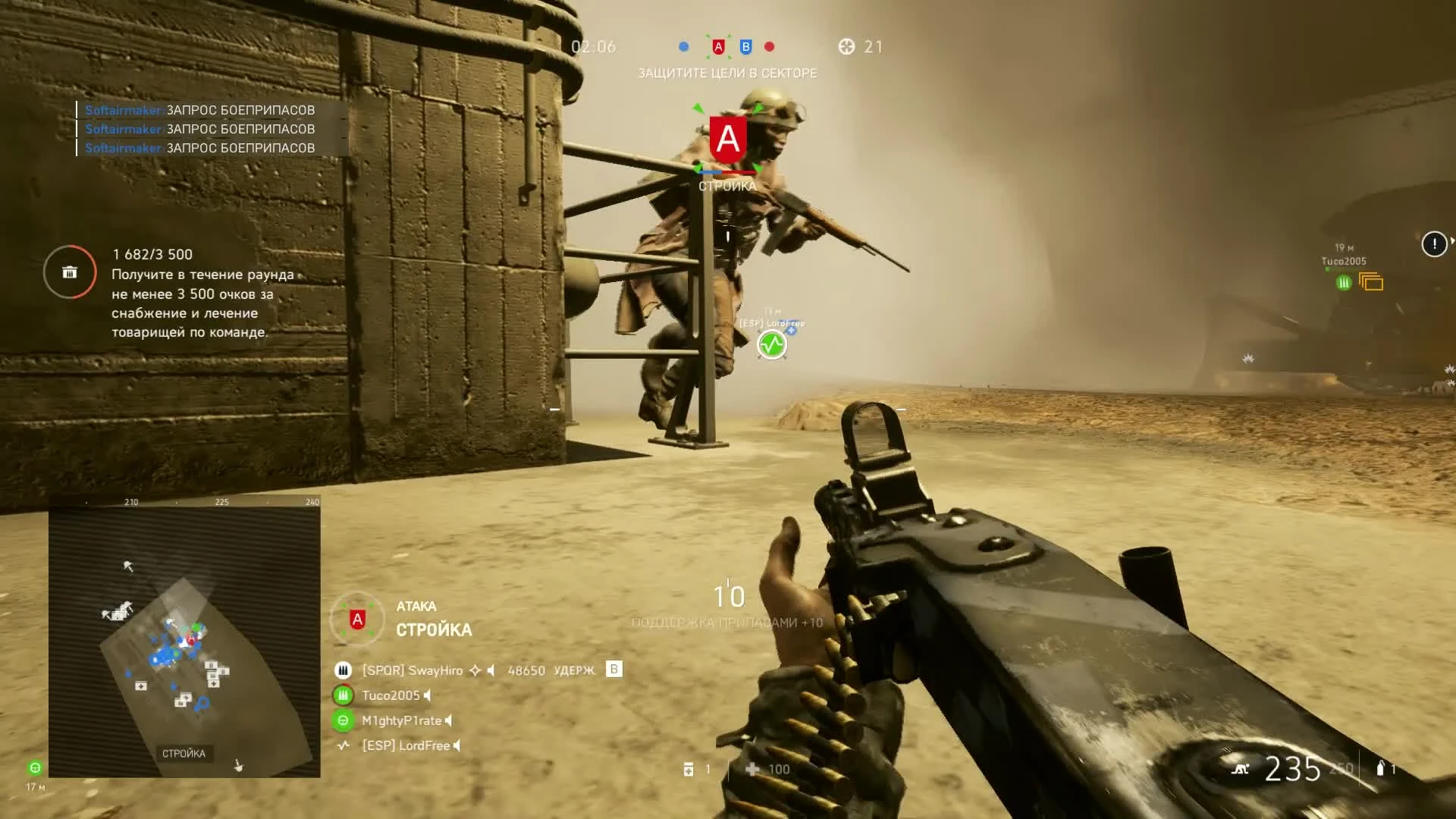Expand the squad warning exclamation icon near Tuco2005
Image resolution: width=1456 pixels, height=819 pixels.
(1432, 244)
